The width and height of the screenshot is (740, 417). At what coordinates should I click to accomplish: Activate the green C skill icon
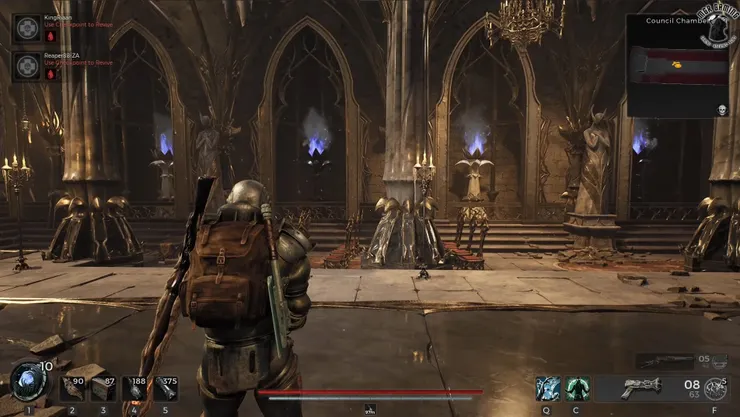(x=578, y=388)
